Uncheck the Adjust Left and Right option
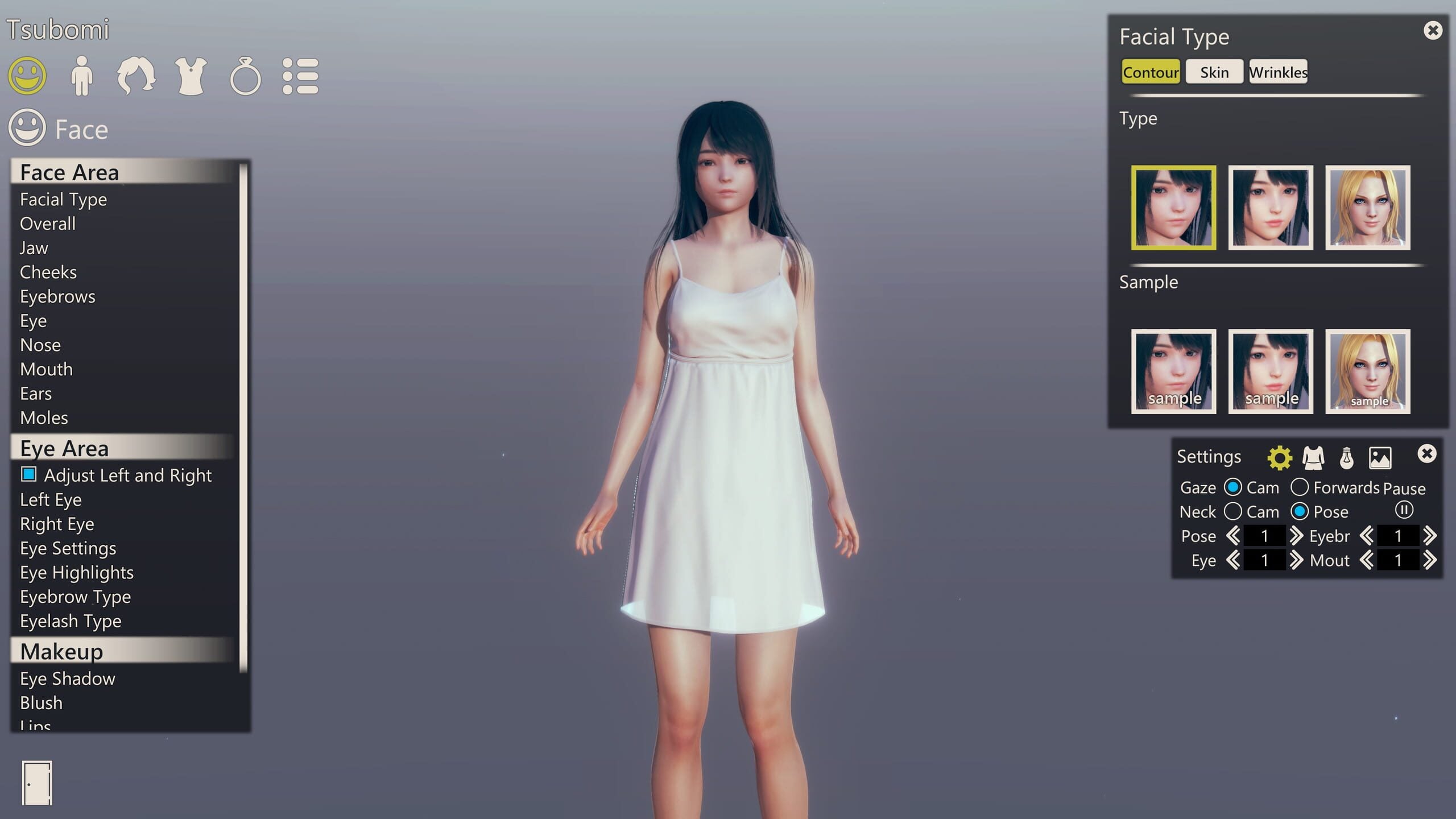 click(x=28, y=475)
